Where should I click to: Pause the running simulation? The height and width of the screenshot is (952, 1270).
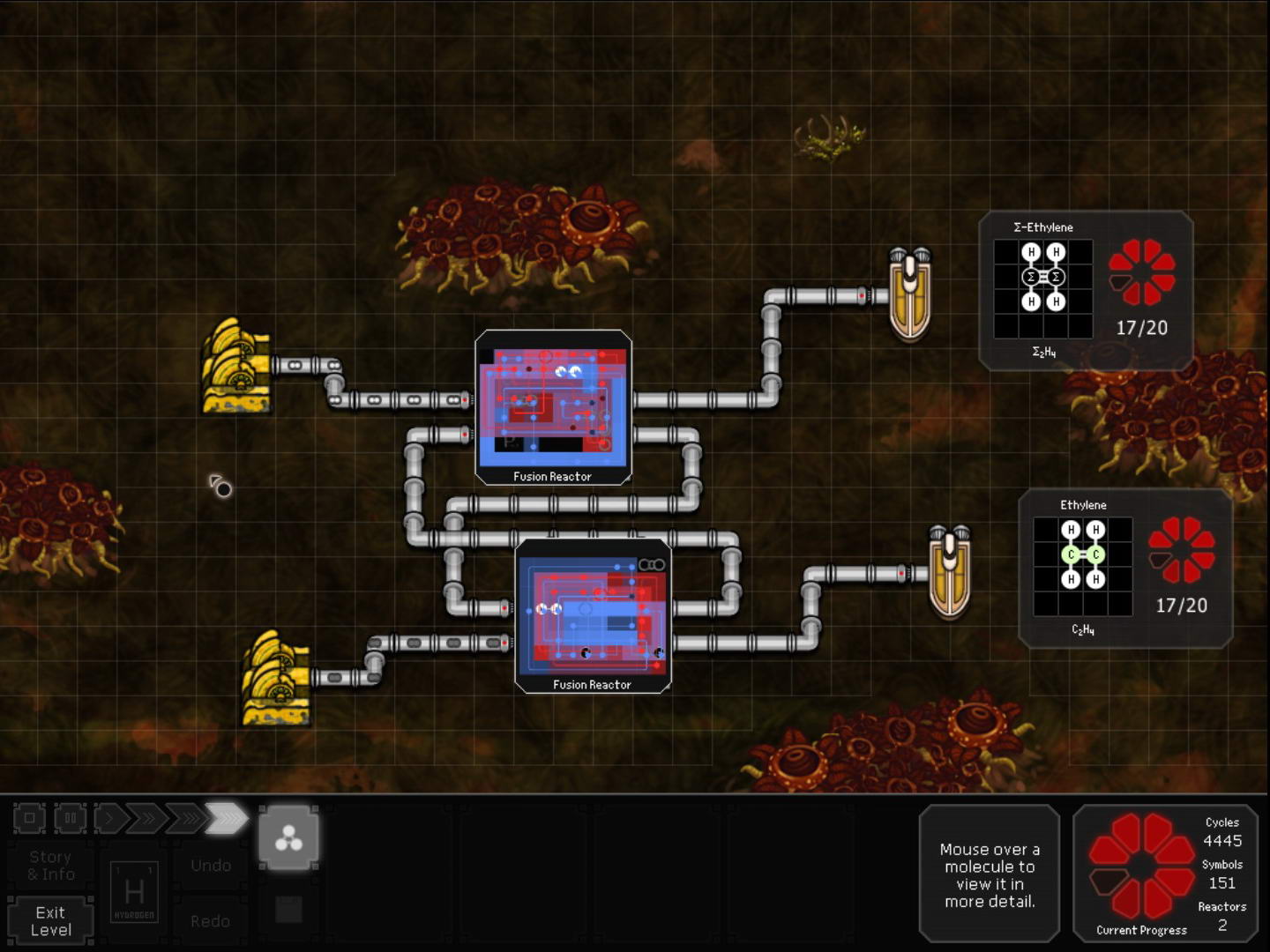[70, 818]
